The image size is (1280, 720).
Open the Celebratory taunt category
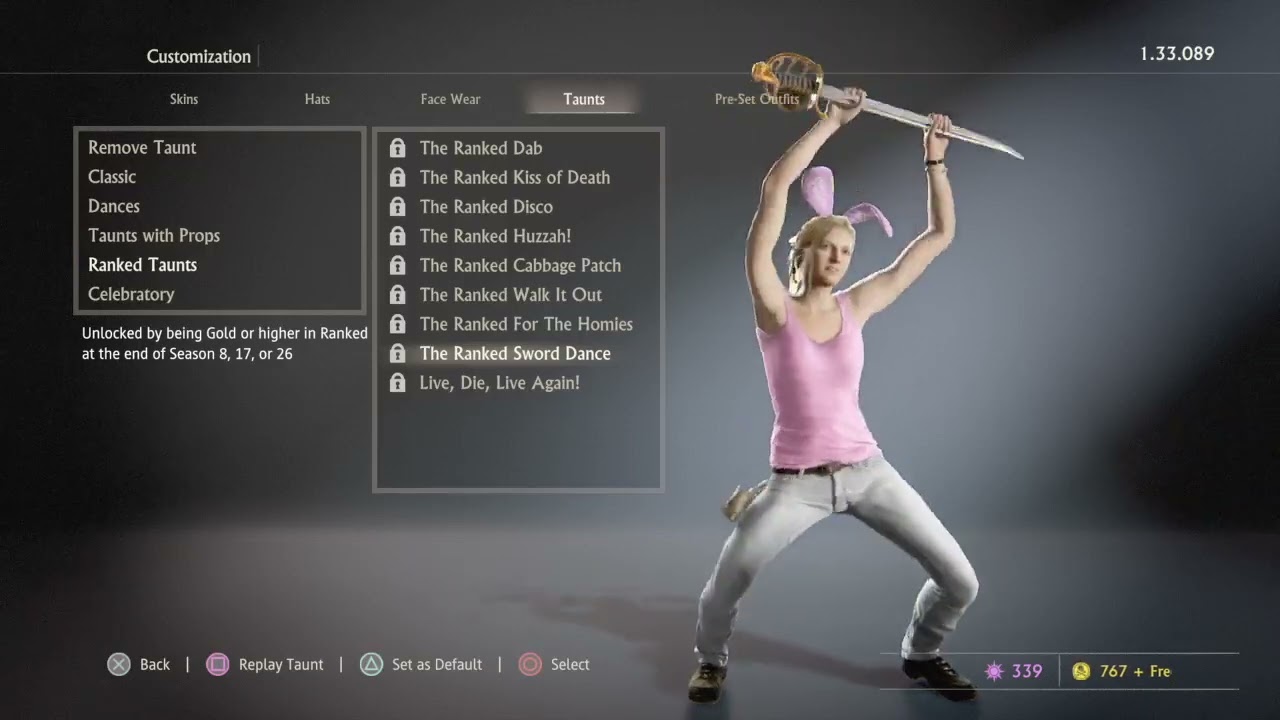coord(131,294)
